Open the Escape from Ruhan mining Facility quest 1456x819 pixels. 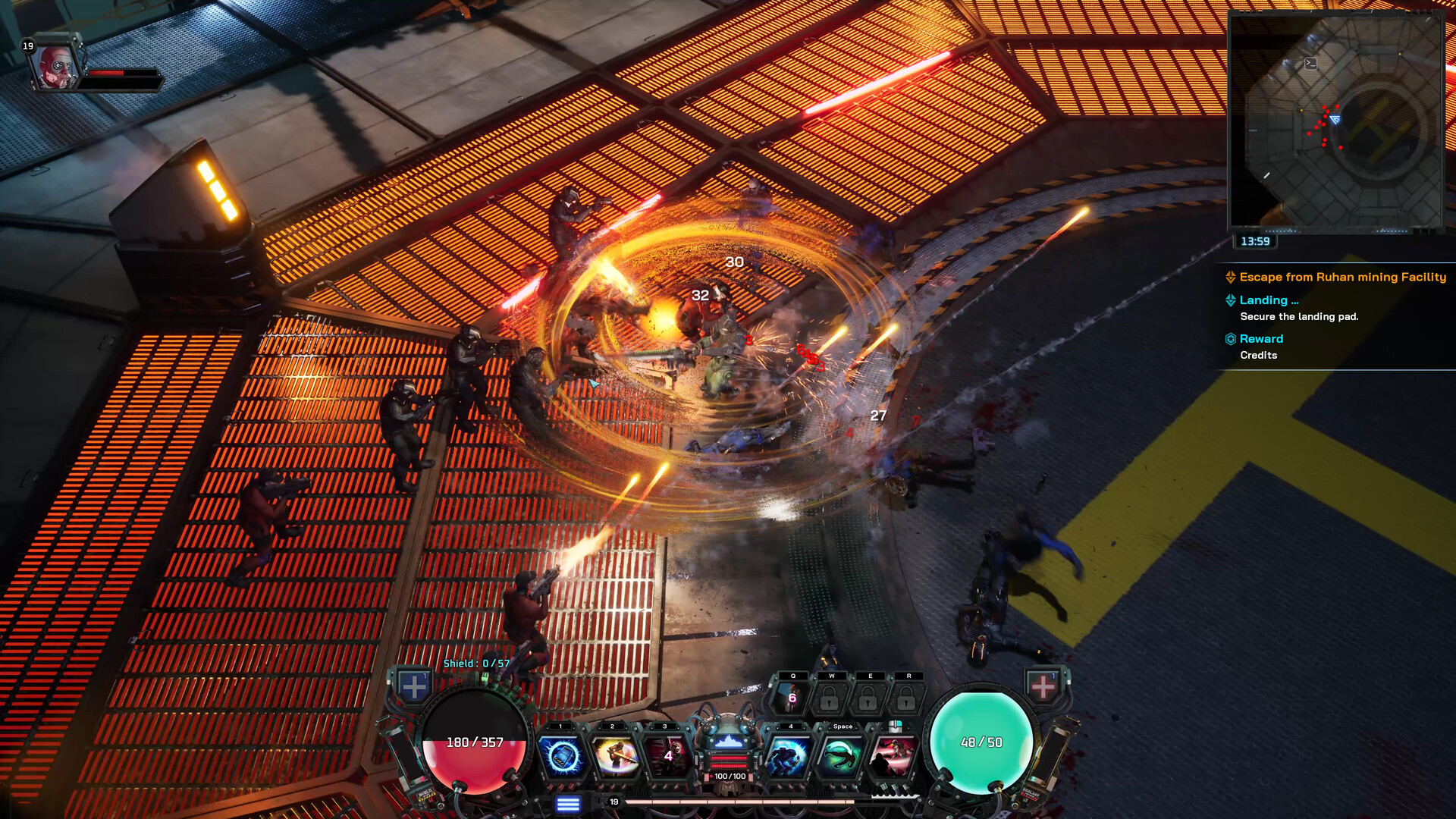[1342, 277]
